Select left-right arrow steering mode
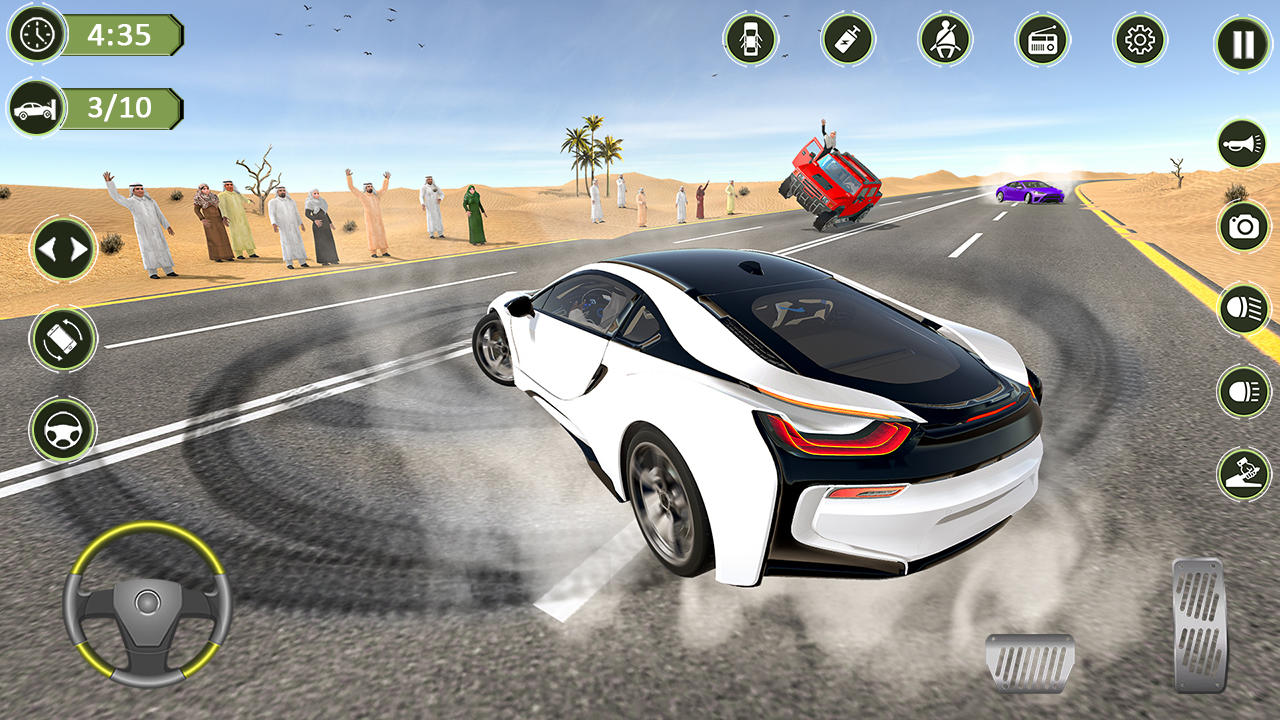Screen dimensions: 1280x720 tap(64, 248)
